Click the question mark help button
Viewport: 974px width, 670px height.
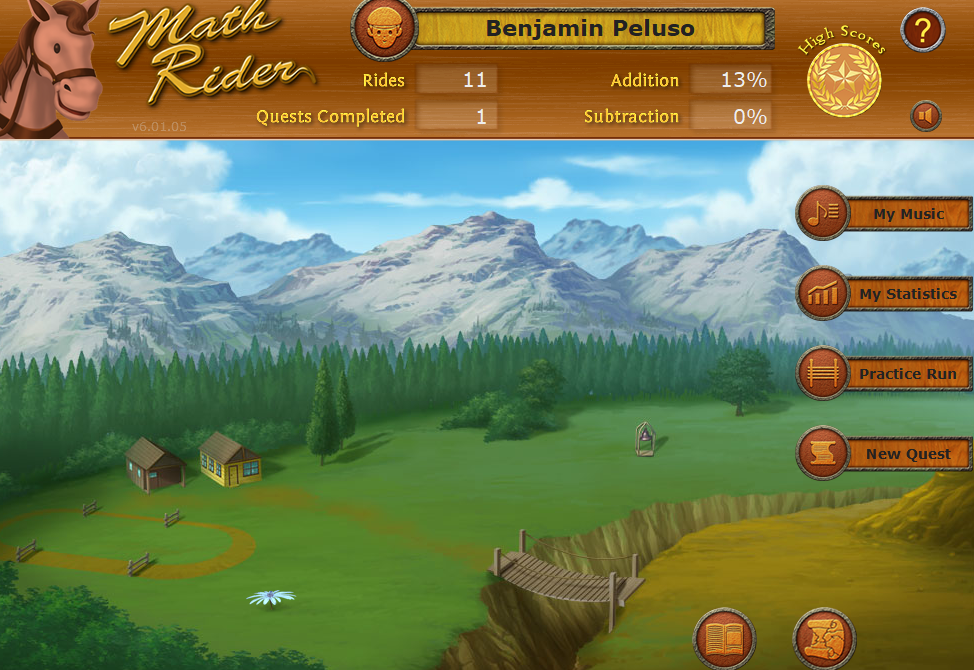(922, 30)
